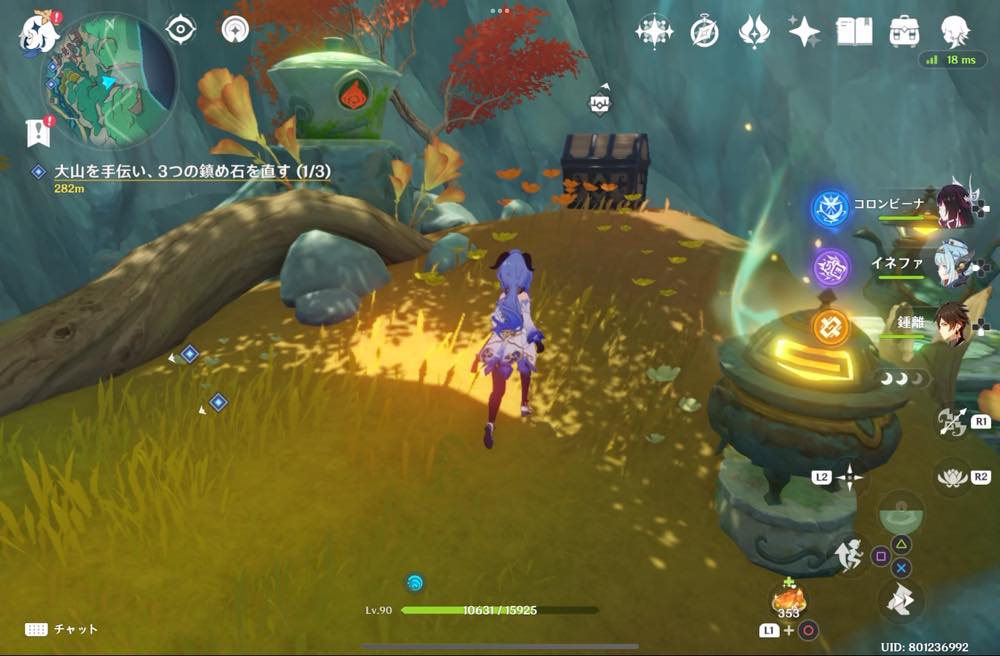The width and height of the screenshot is (1000, 656).
Task: Use the lotus elemental skill button
Action: coord(952,477)
